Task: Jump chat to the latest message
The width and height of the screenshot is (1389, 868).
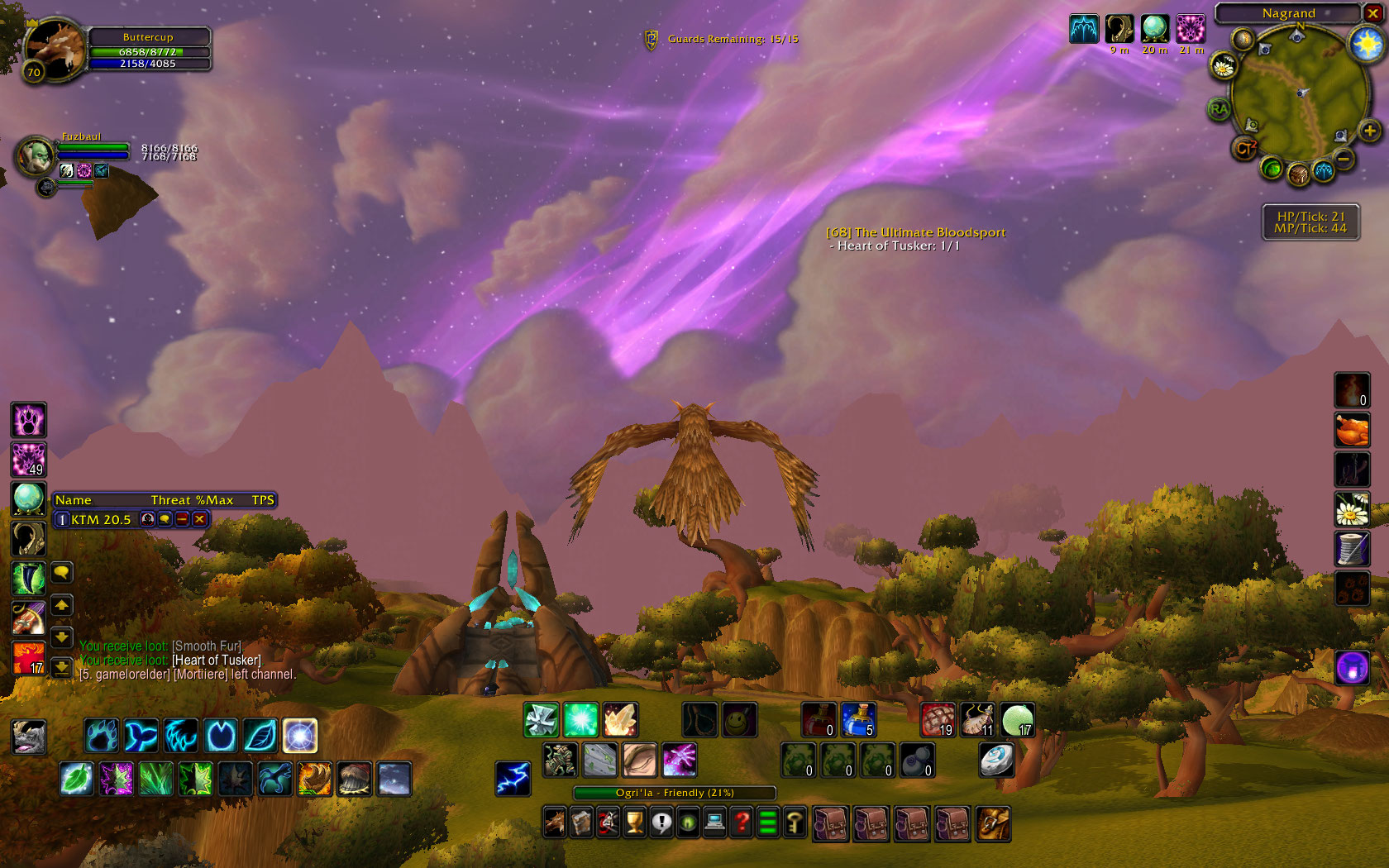Action: pyautogui.click(x=61, y=666)
